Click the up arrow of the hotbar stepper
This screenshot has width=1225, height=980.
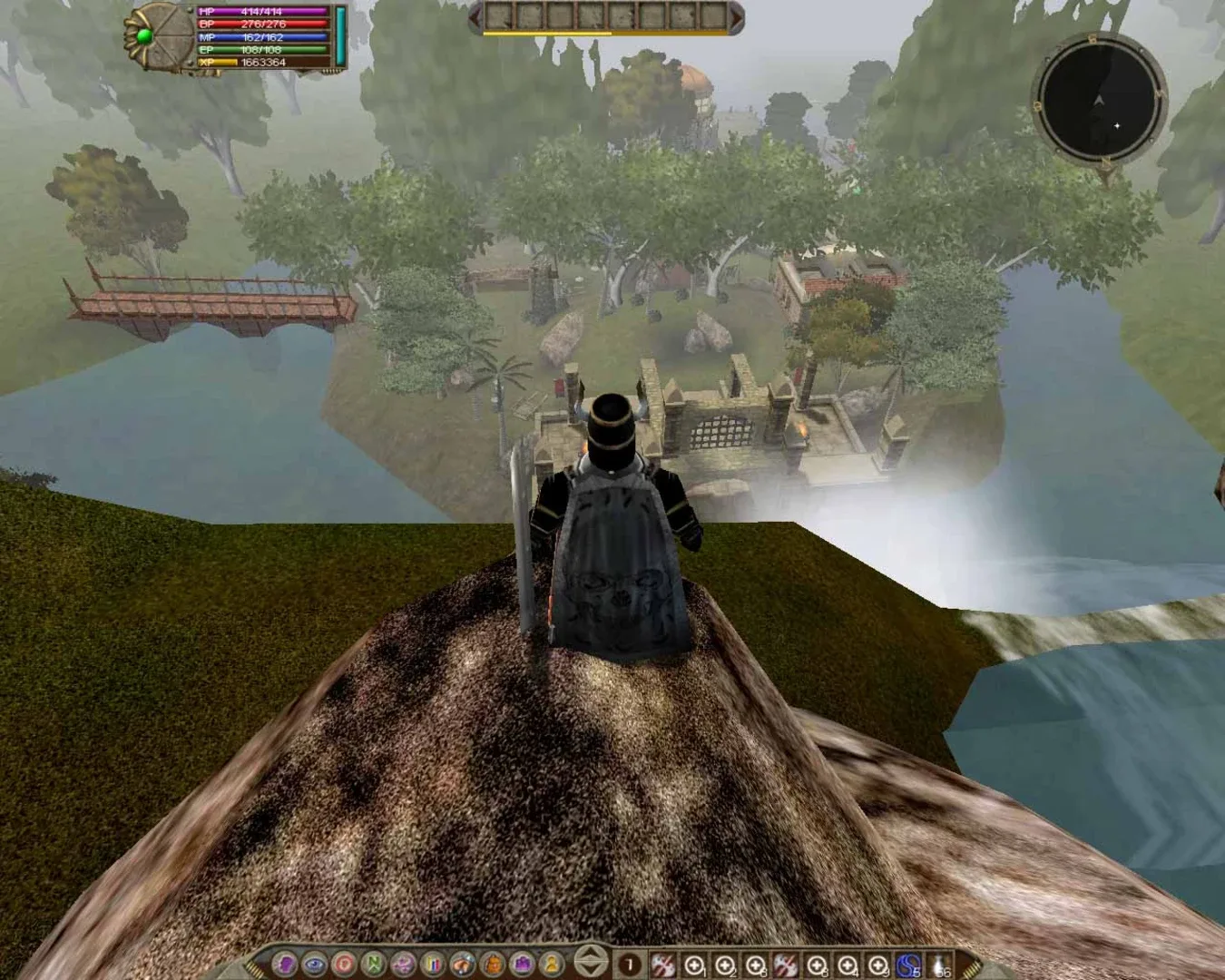589,955
